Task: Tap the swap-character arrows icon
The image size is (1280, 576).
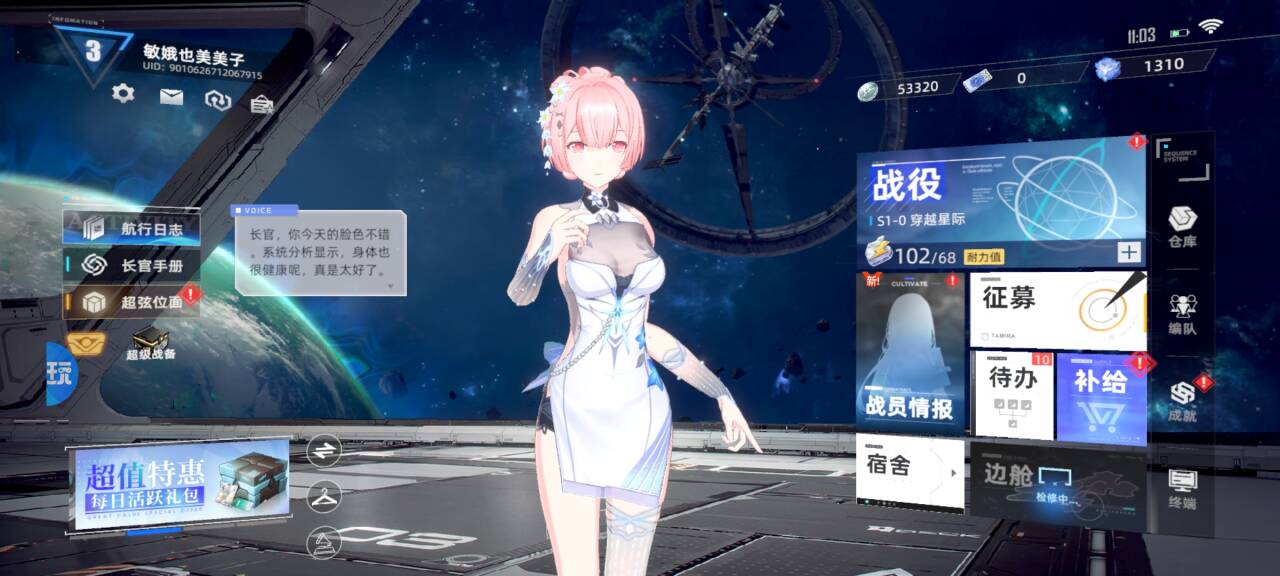Action: 324,451
